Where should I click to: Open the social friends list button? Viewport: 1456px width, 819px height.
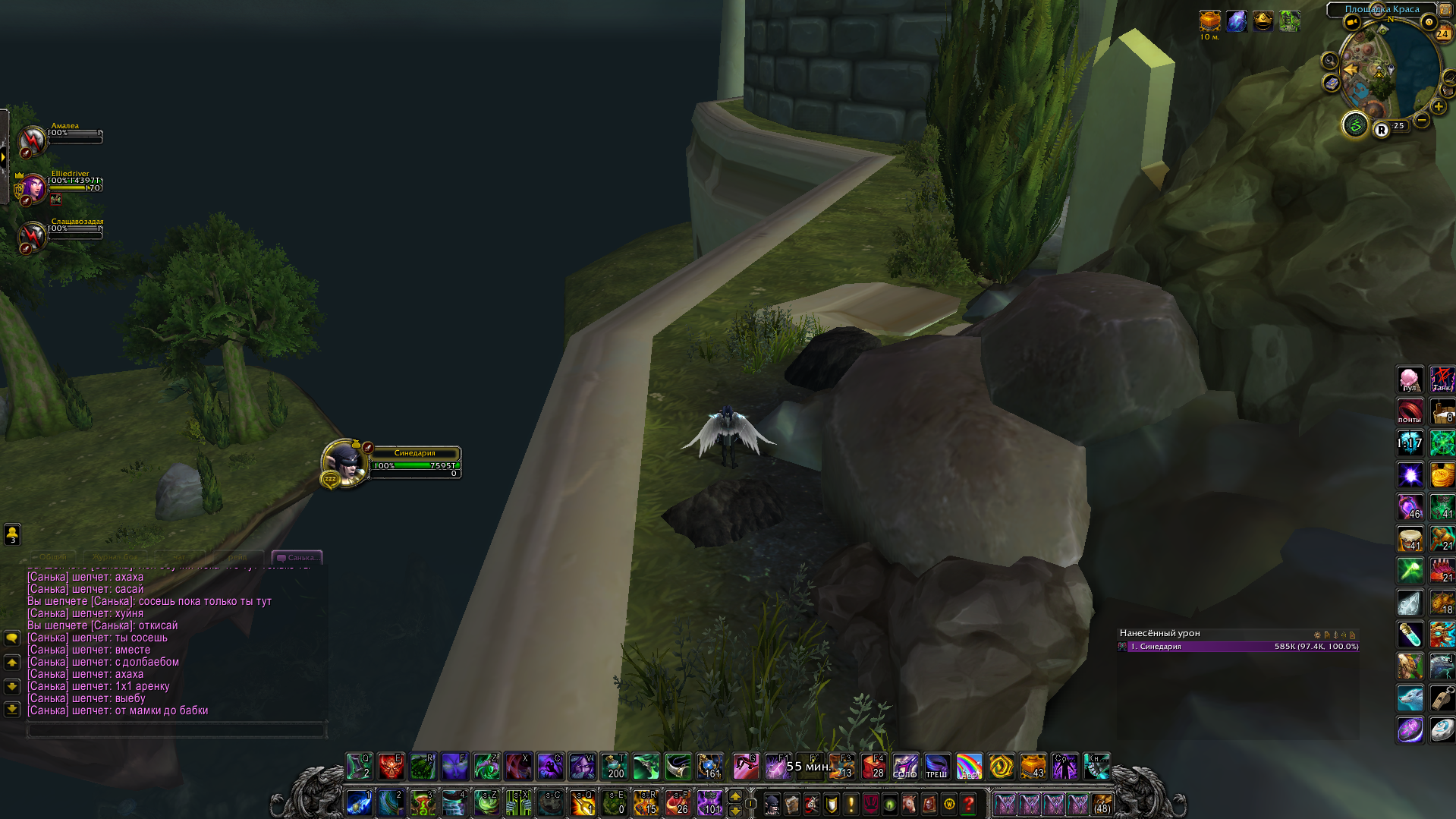click(x=12, y=534)
